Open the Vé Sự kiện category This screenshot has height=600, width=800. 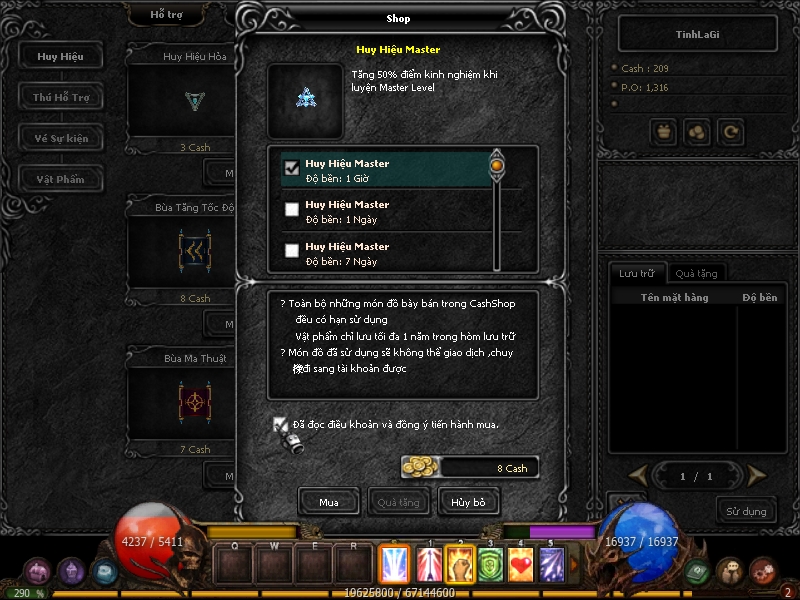(61, 138)
